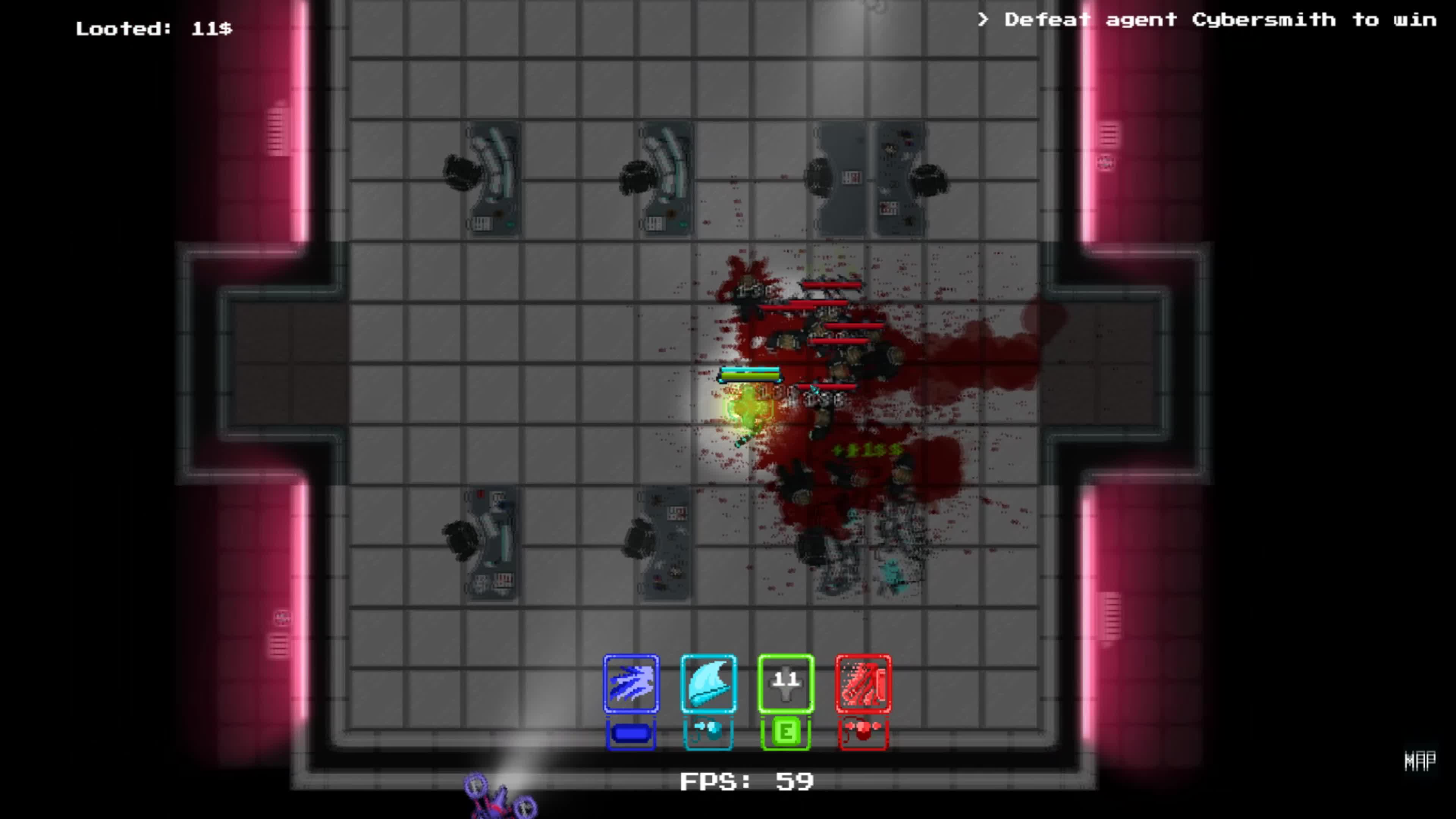Expand the Looted money readout

click(152, 27)
